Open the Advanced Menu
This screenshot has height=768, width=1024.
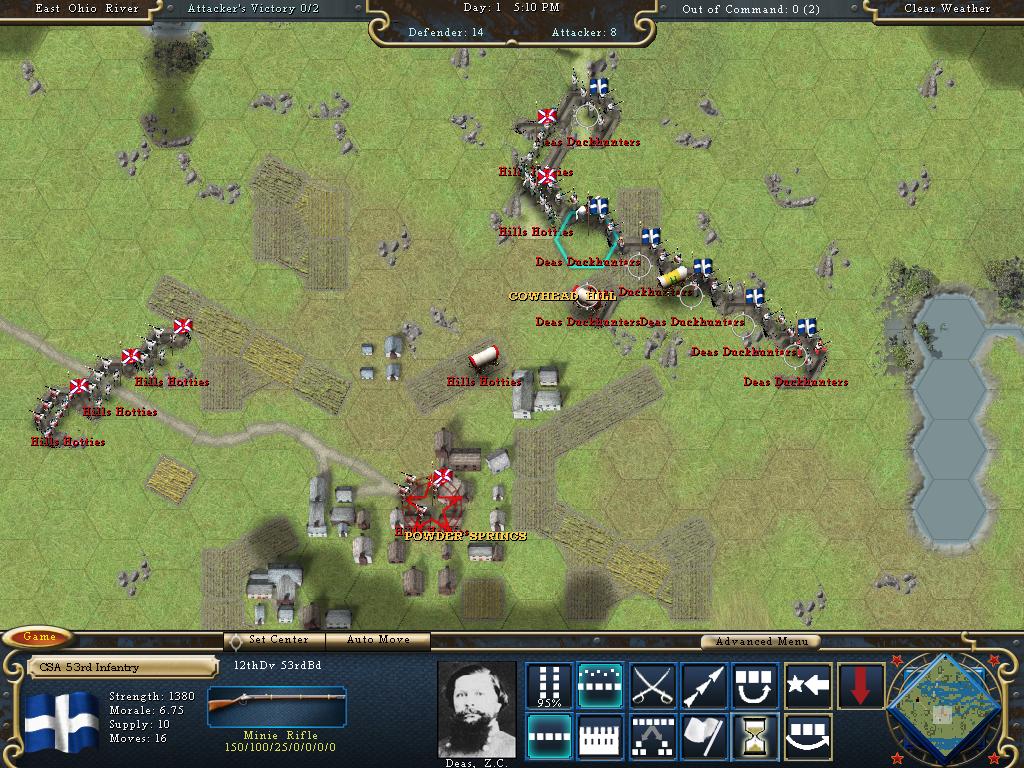pos(759,641)
